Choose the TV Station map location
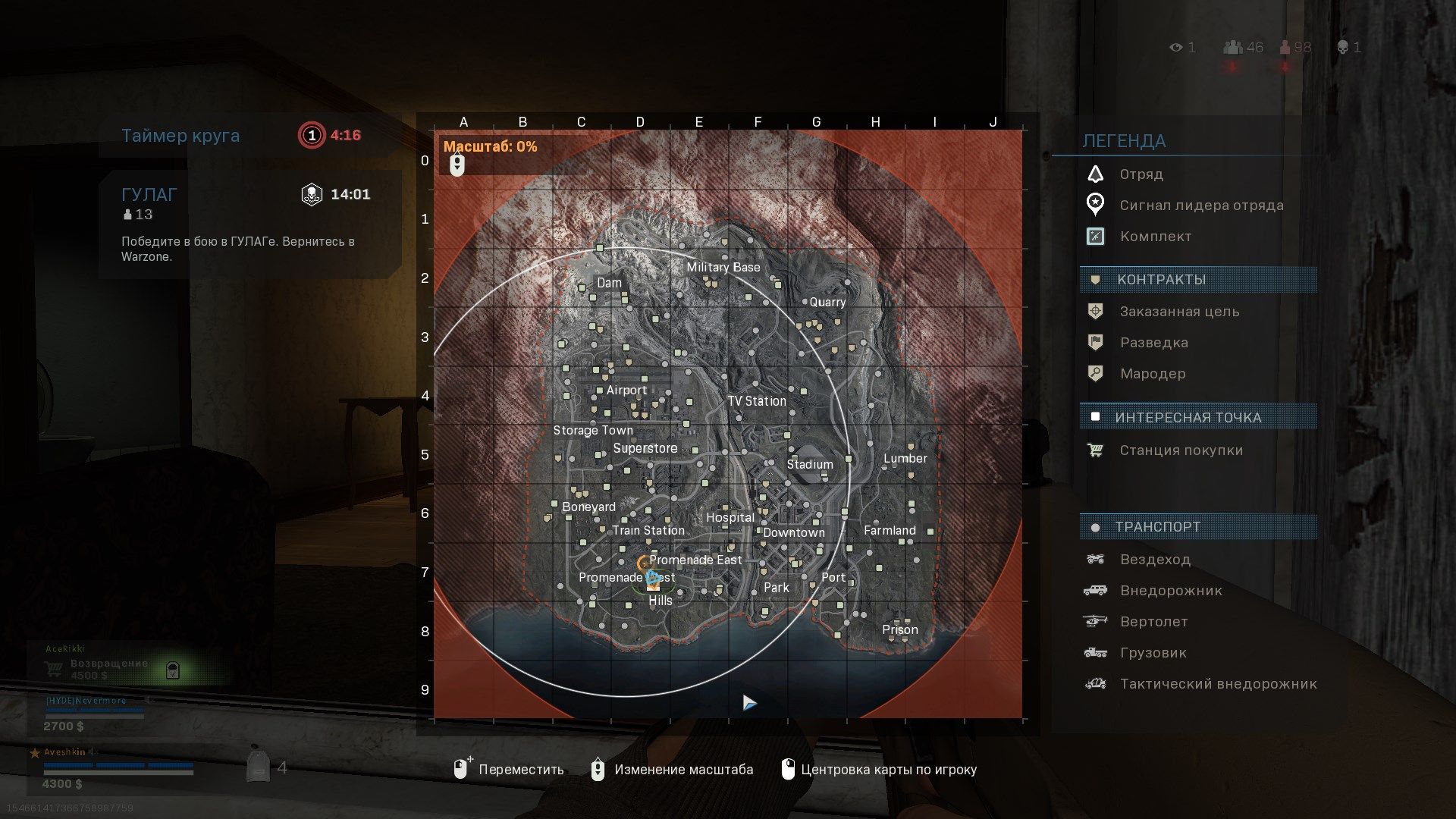The height and width of the screenshot is (819, 1456). (756, 400)
